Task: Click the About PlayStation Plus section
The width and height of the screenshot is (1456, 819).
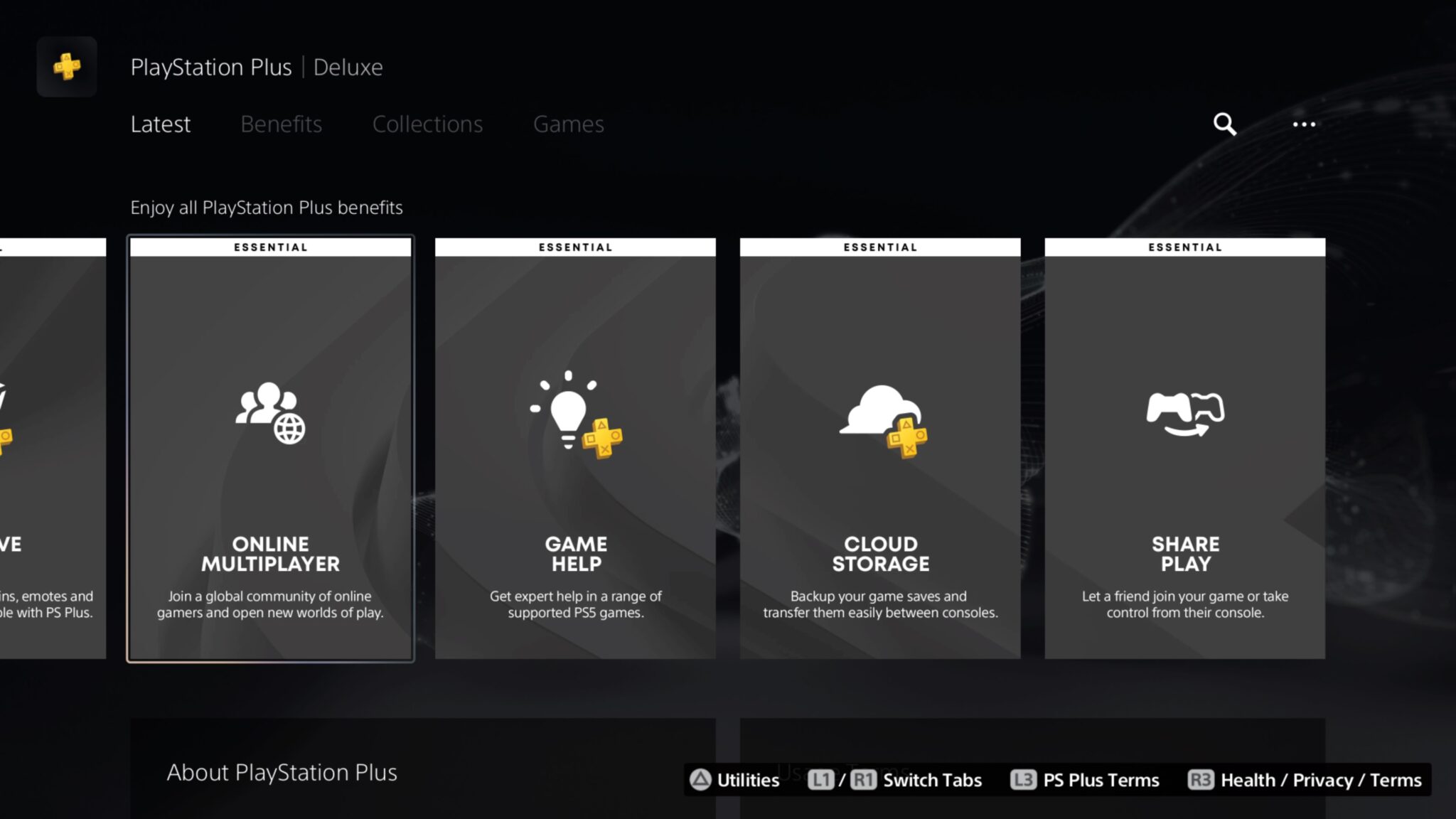Action: coord(282,773)
